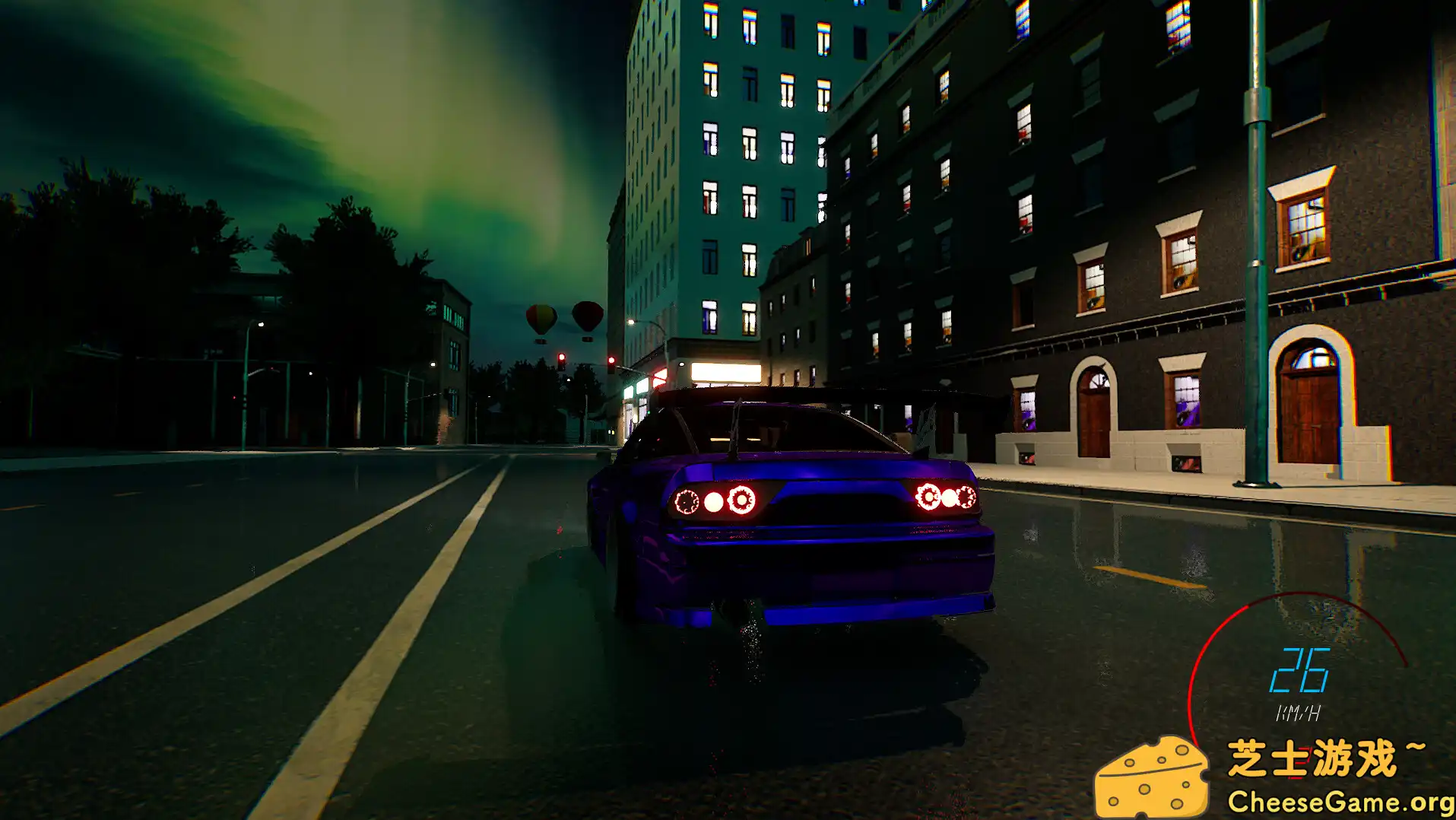The width and height of the screenshot is (1456, 820).
Task: Click the left taillight of the car
Action: tap(715, 502)
